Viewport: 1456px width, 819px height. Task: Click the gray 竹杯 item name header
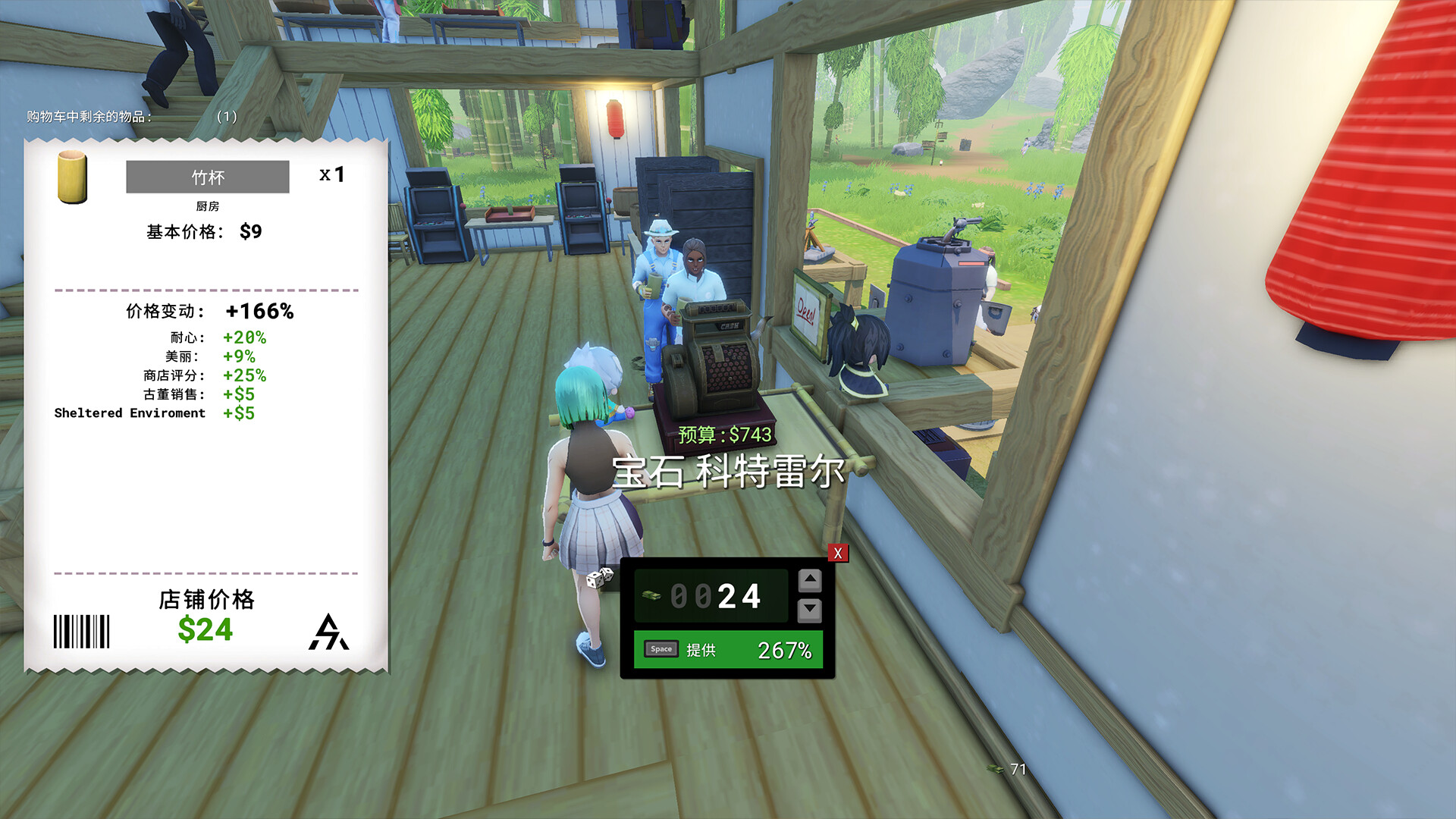[x=207, y=177]
